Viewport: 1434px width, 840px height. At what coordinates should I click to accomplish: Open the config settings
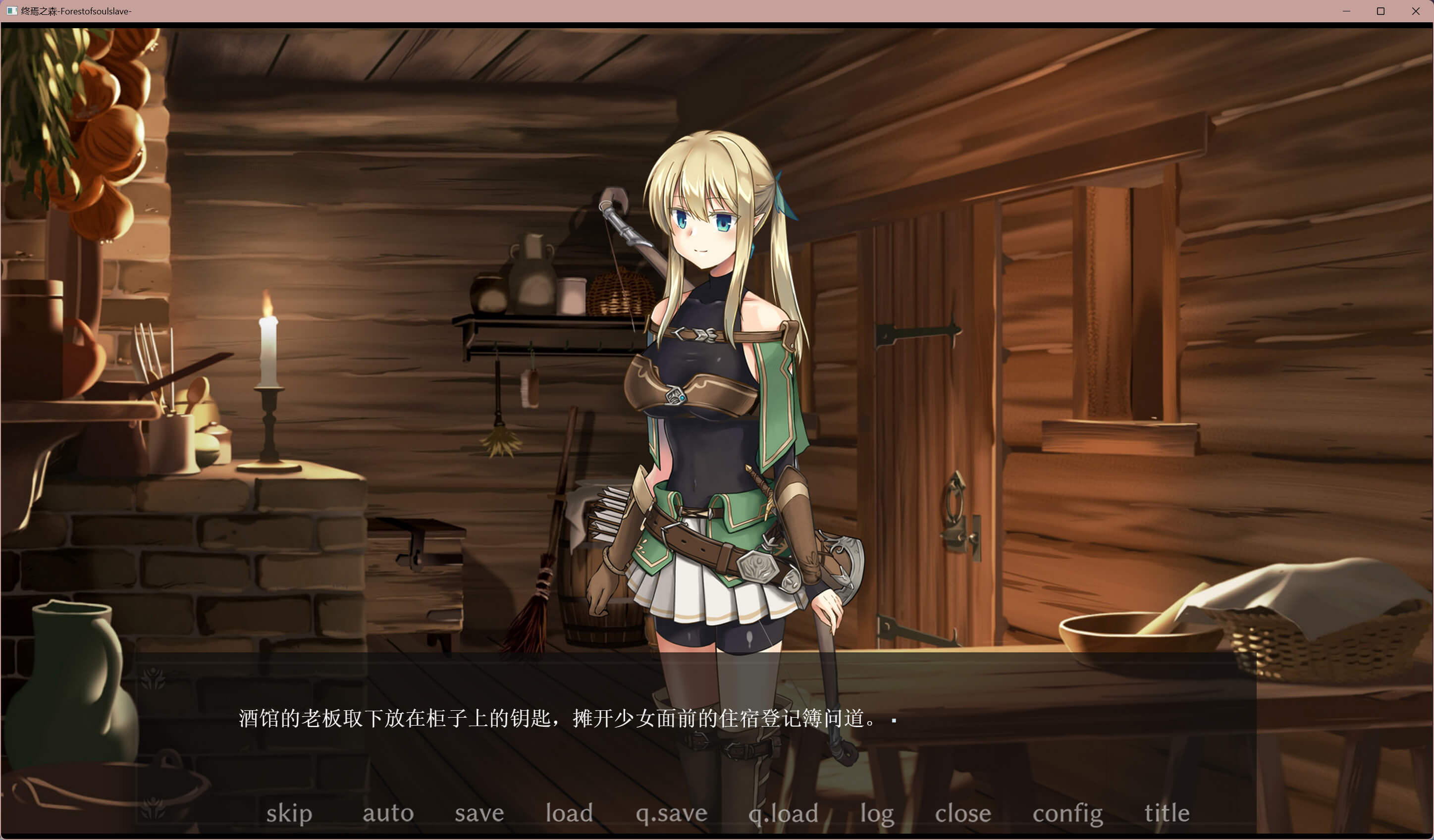point(1067,813)
